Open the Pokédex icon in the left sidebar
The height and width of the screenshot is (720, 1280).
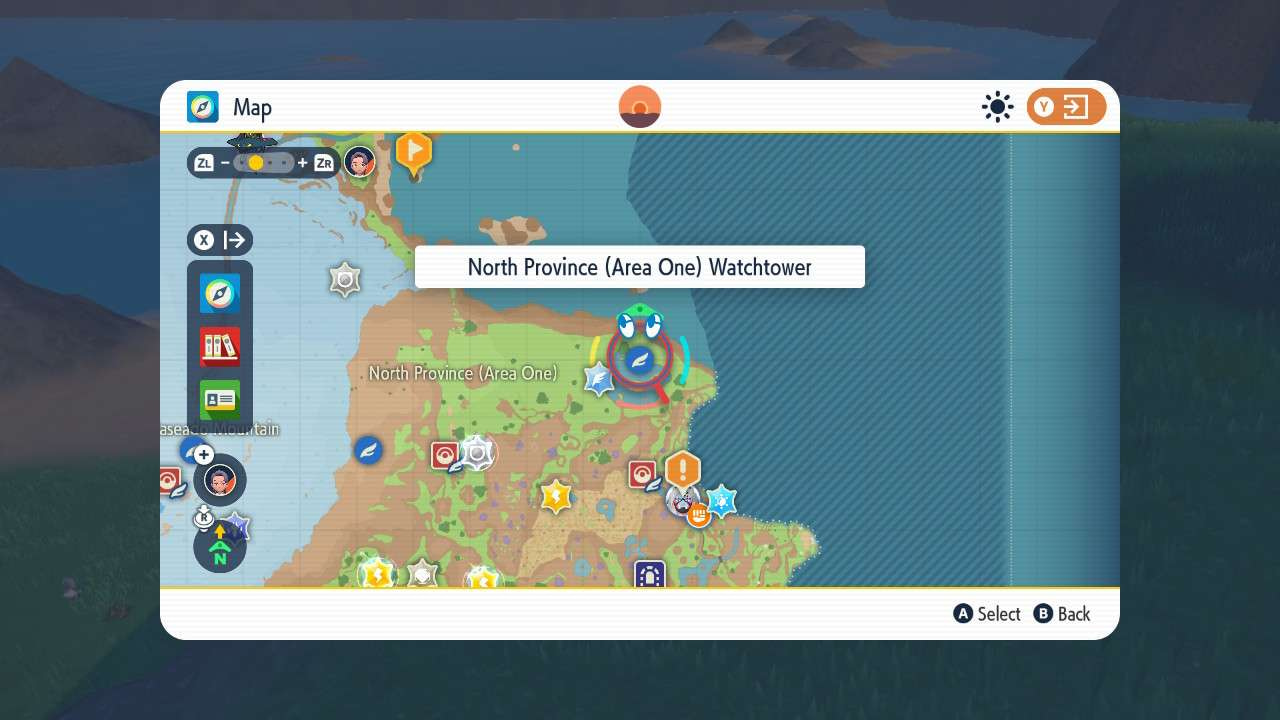tap(219, 345)
